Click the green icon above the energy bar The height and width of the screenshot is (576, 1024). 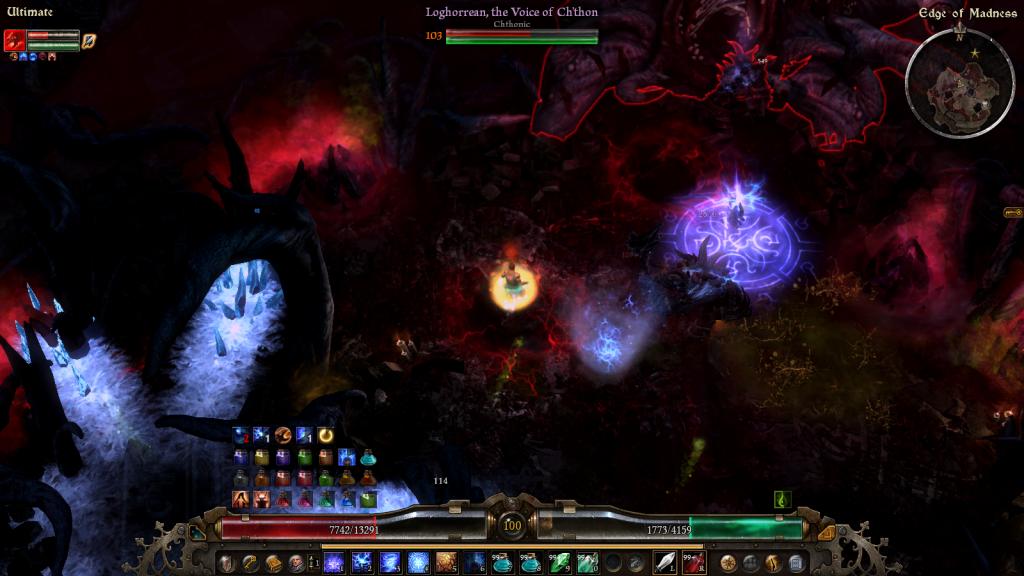coord(784,498)
